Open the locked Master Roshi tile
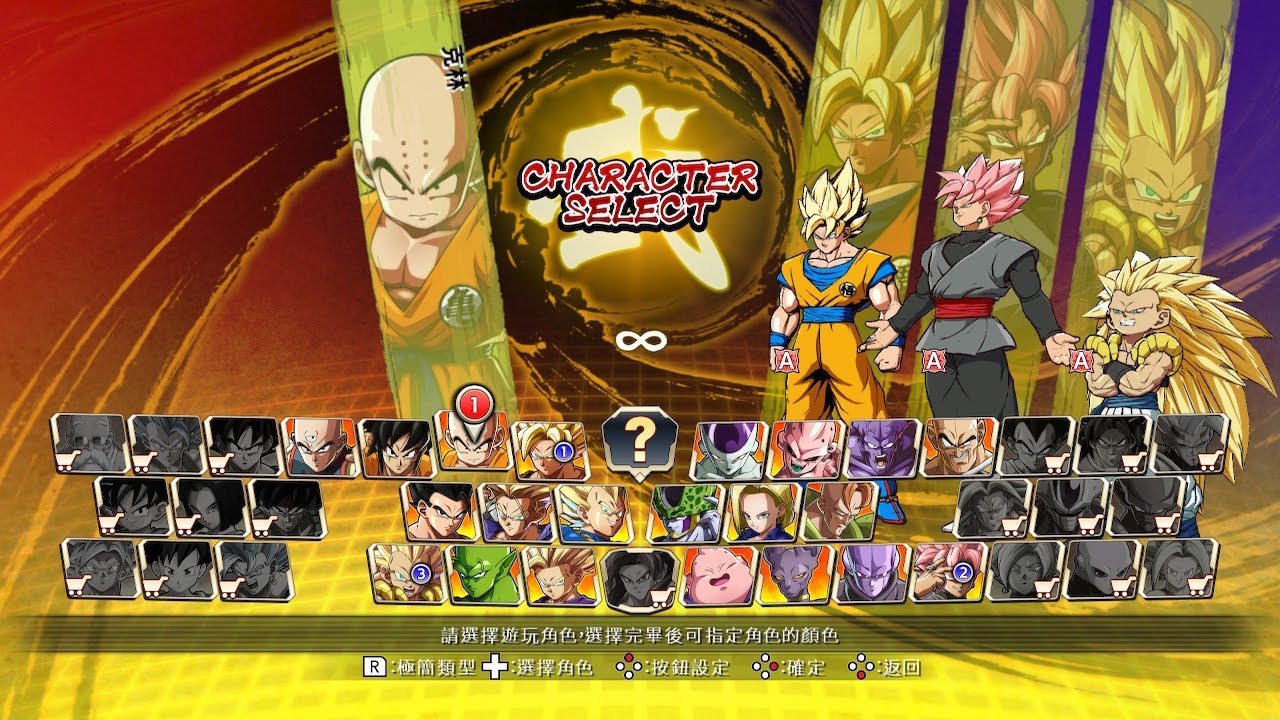The height and width of the screenshot is (720, 1280). point(90,444)
